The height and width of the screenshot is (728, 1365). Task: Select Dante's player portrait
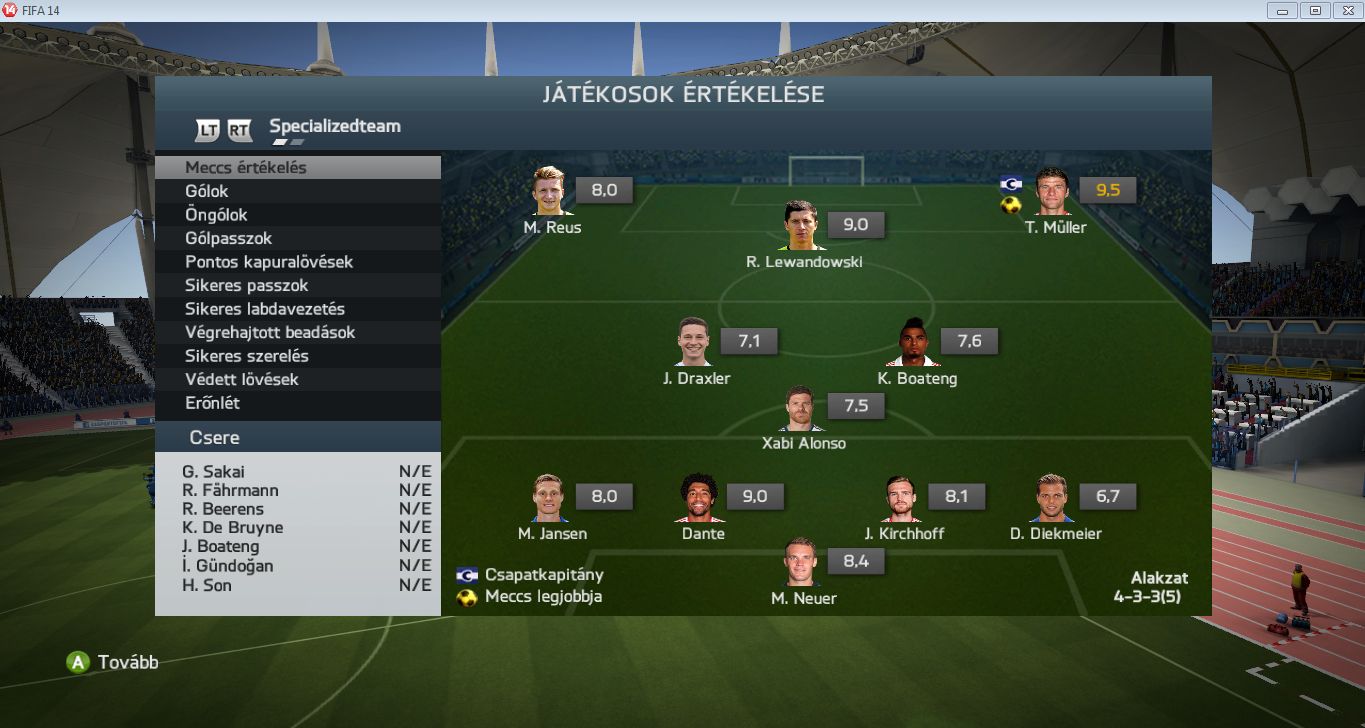coord(700,499)
